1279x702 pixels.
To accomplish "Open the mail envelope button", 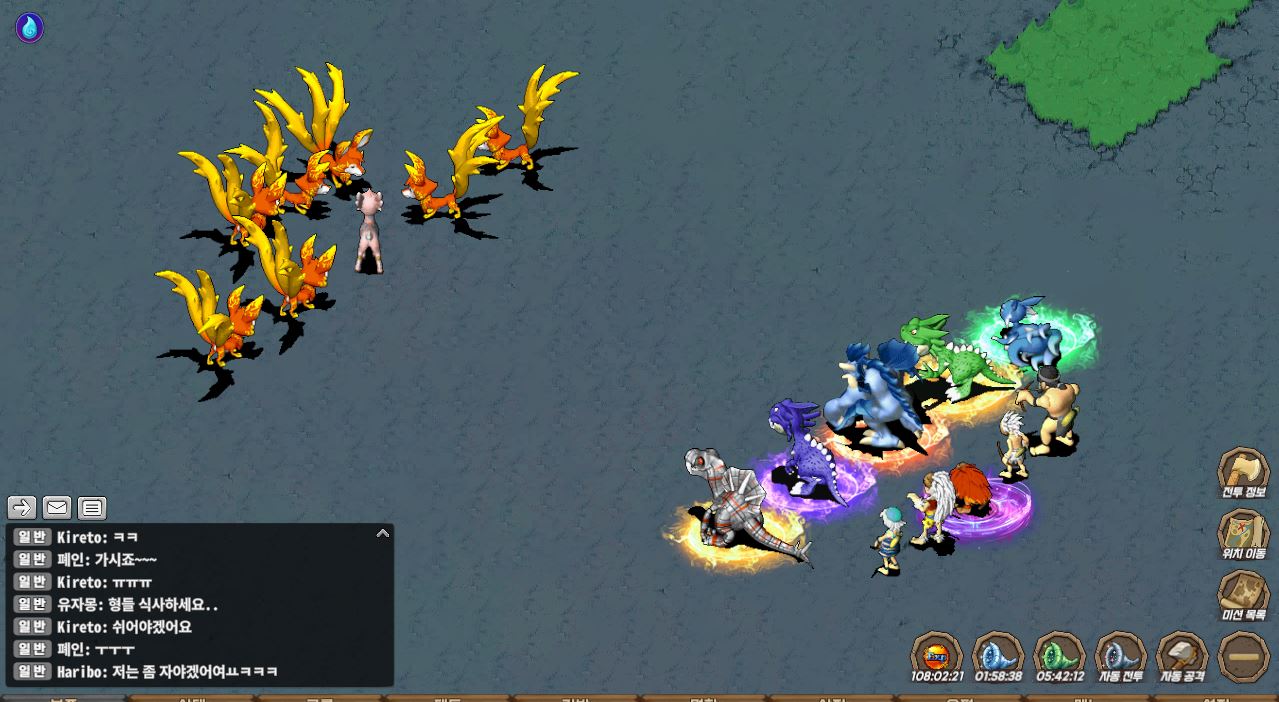I will coord(57,508).
